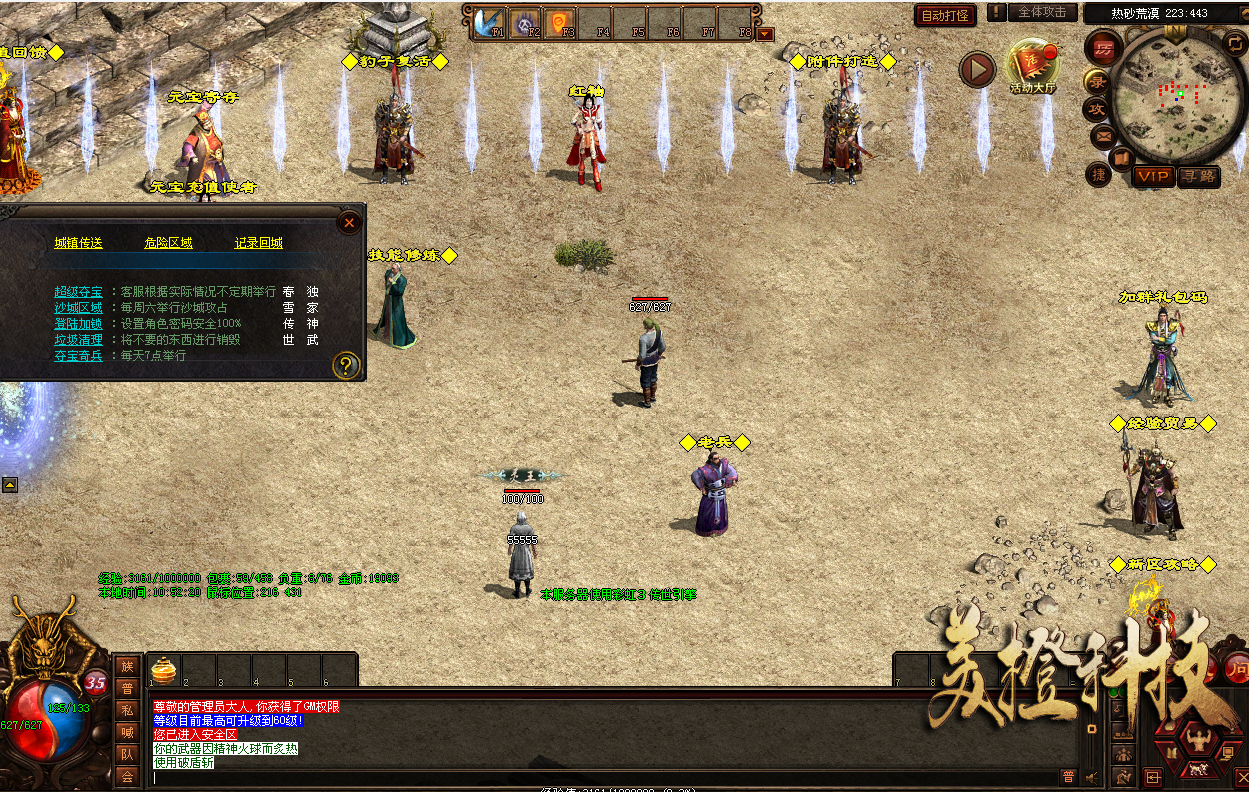Open the VIP panel

[1153, 176]
